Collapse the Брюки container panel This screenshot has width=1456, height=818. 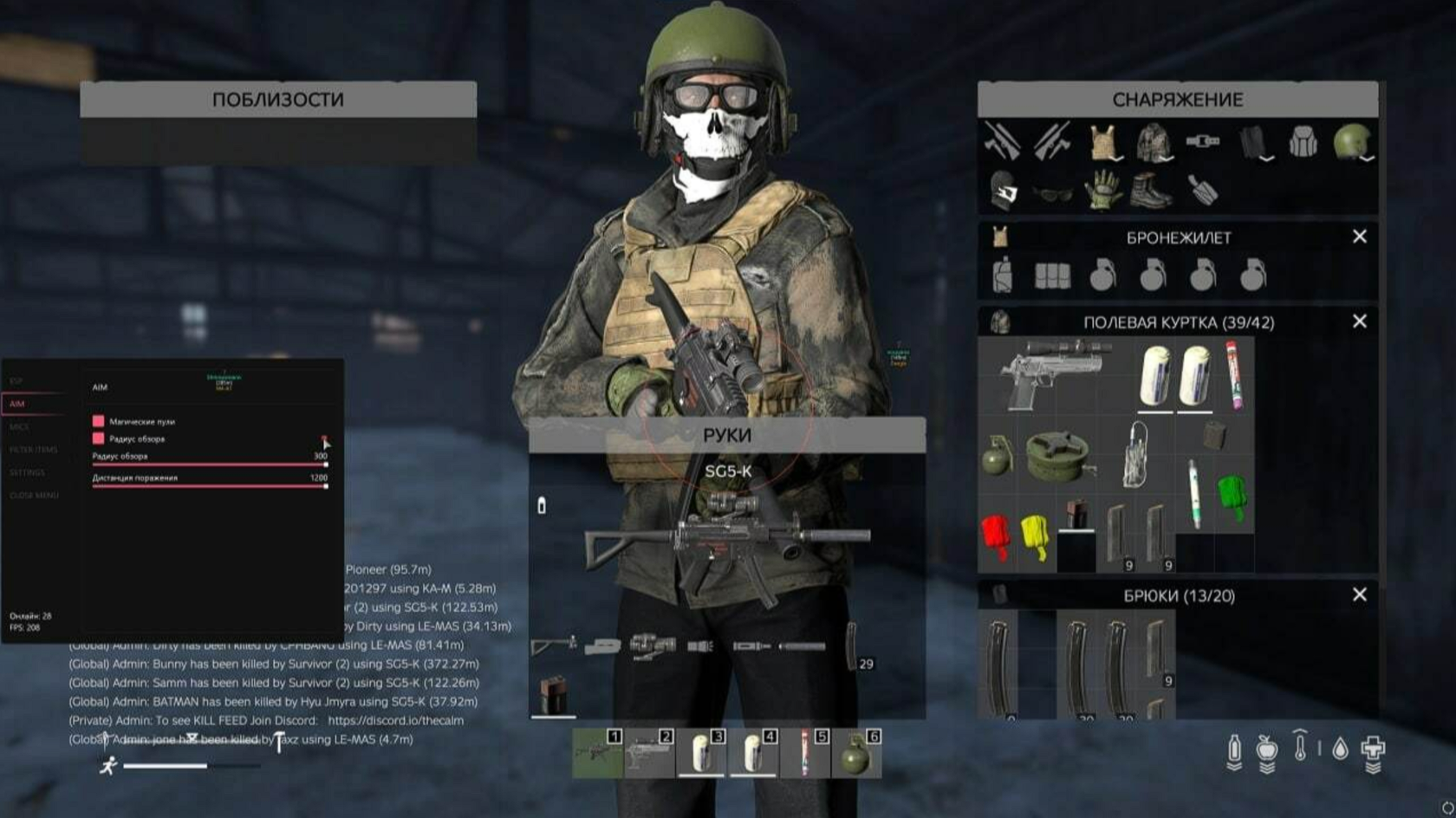1359,594
